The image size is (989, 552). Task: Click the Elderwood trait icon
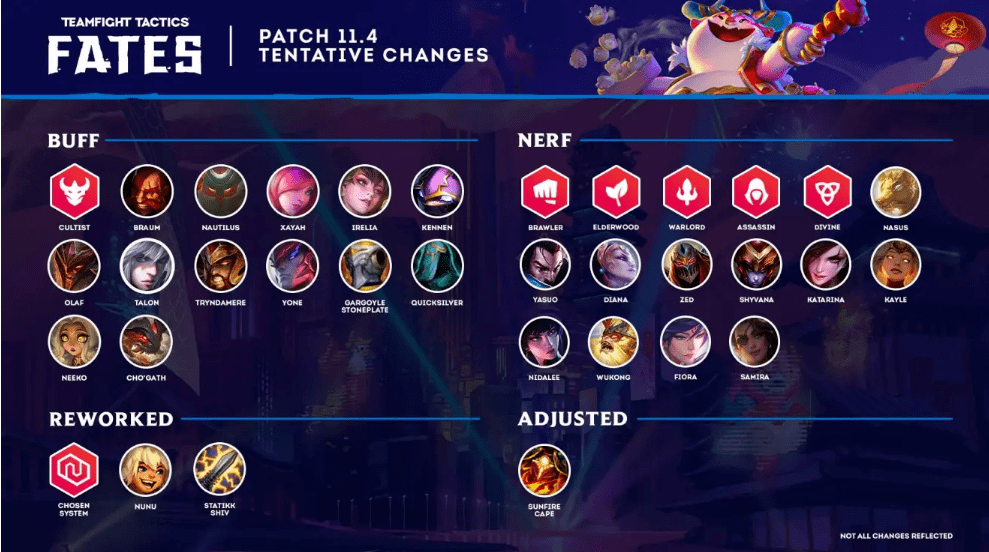[615, 192]
